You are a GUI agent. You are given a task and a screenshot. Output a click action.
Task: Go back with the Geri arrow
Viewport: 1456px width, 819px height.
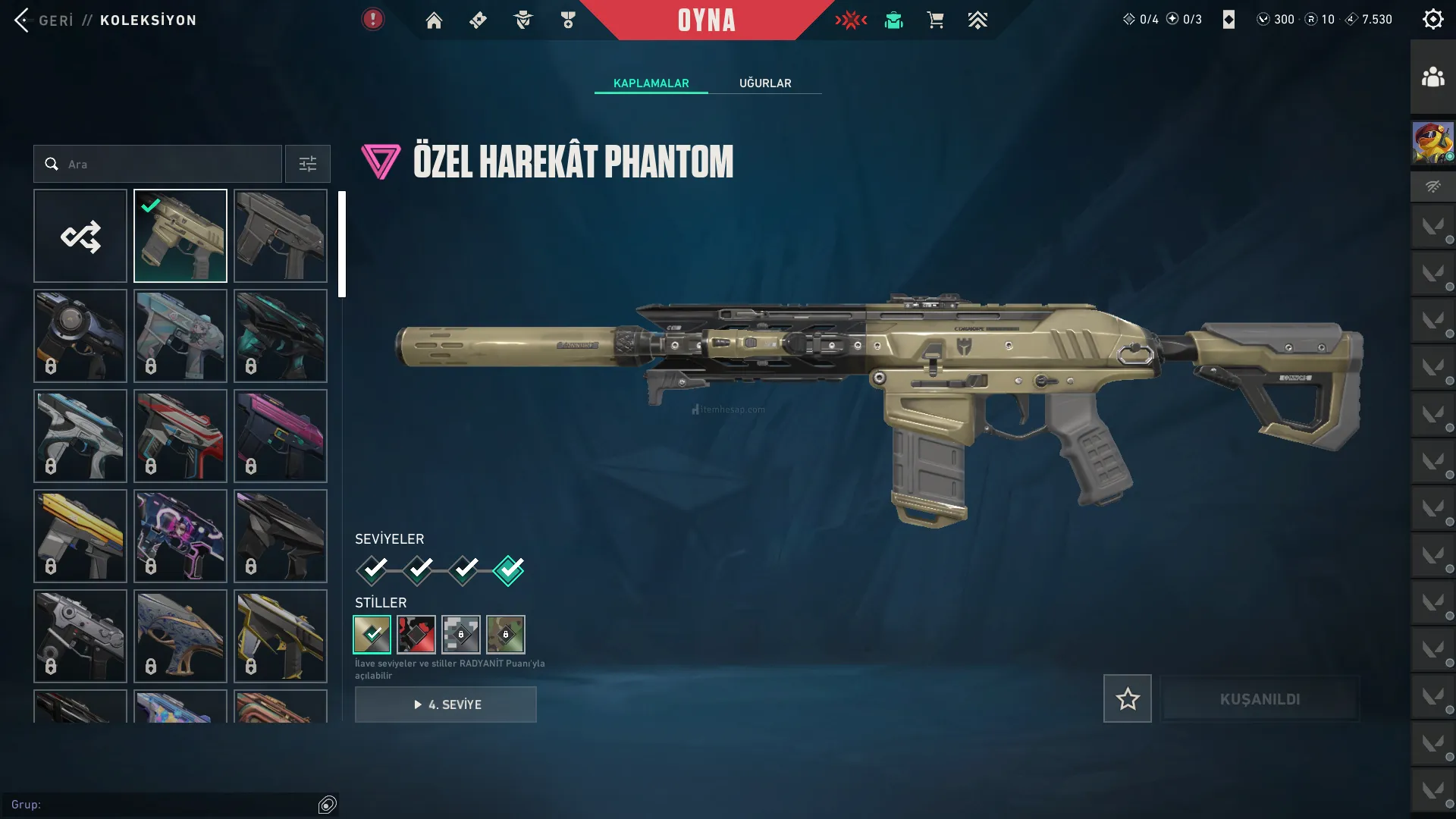pos(23,20)
